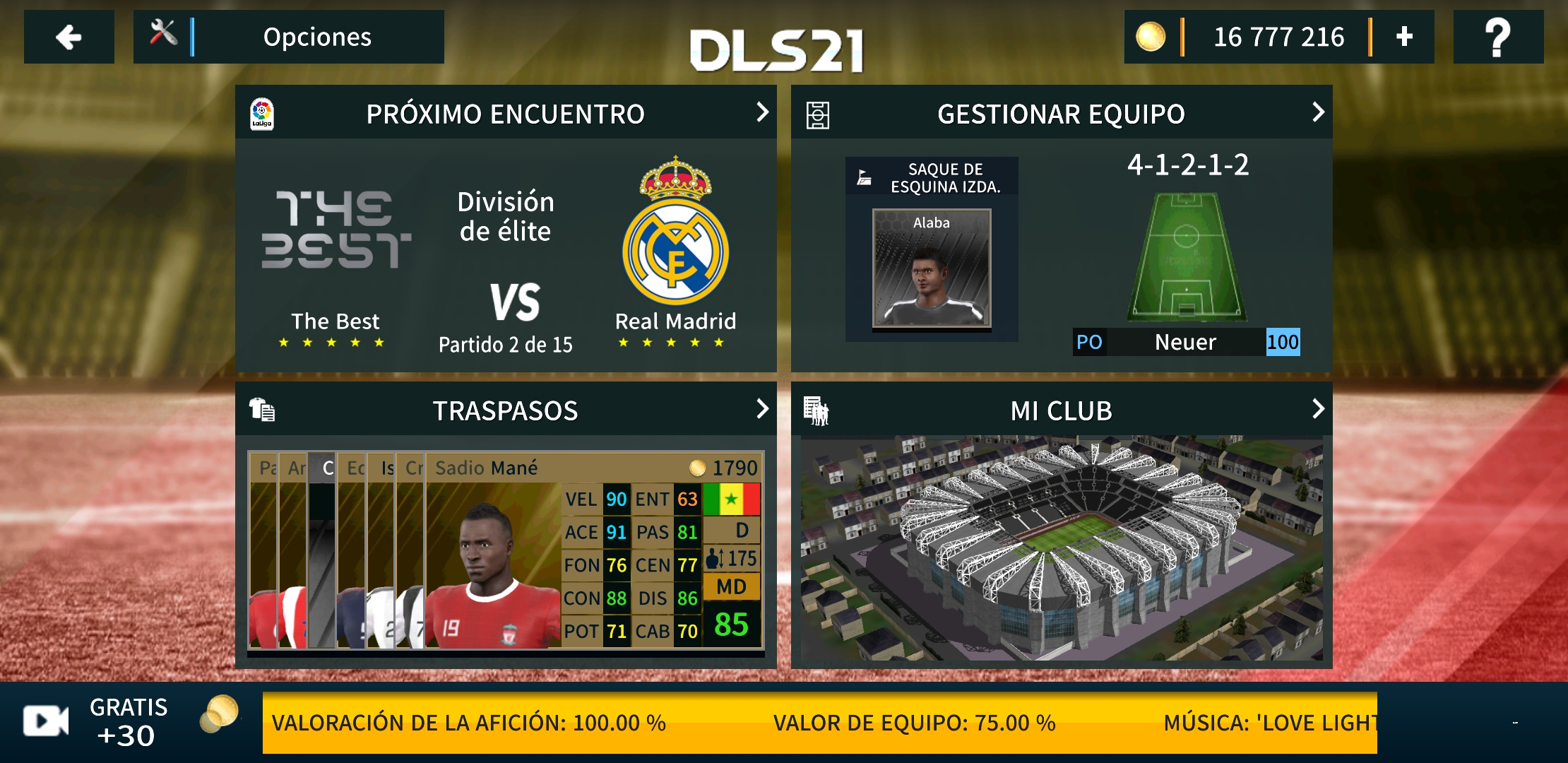The image size is (1568, 763).
Task: Expand the Próximo Encuentro panel
Action: (763, 112)
